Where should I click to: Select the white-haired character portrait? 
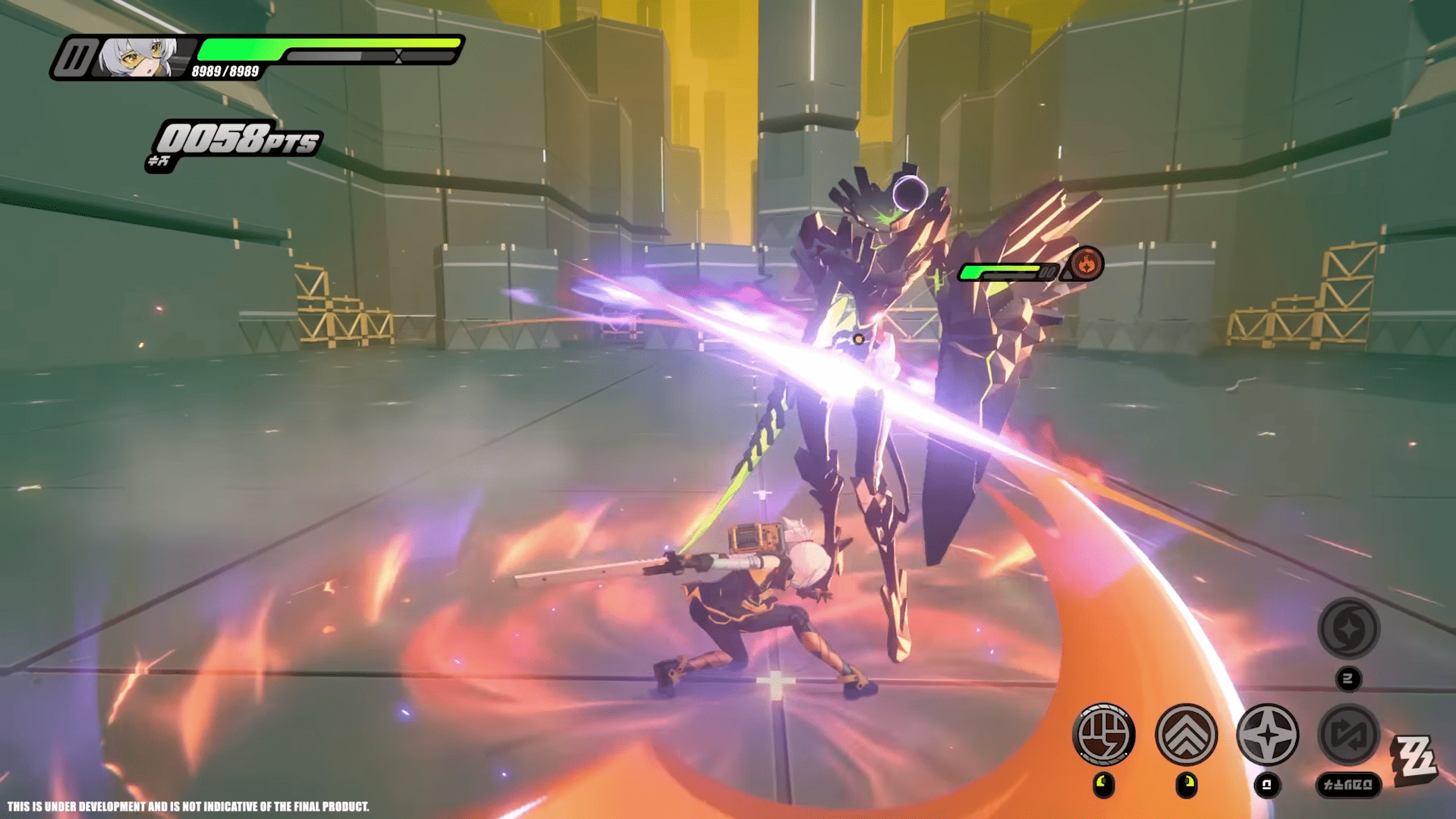pos(140,57)
